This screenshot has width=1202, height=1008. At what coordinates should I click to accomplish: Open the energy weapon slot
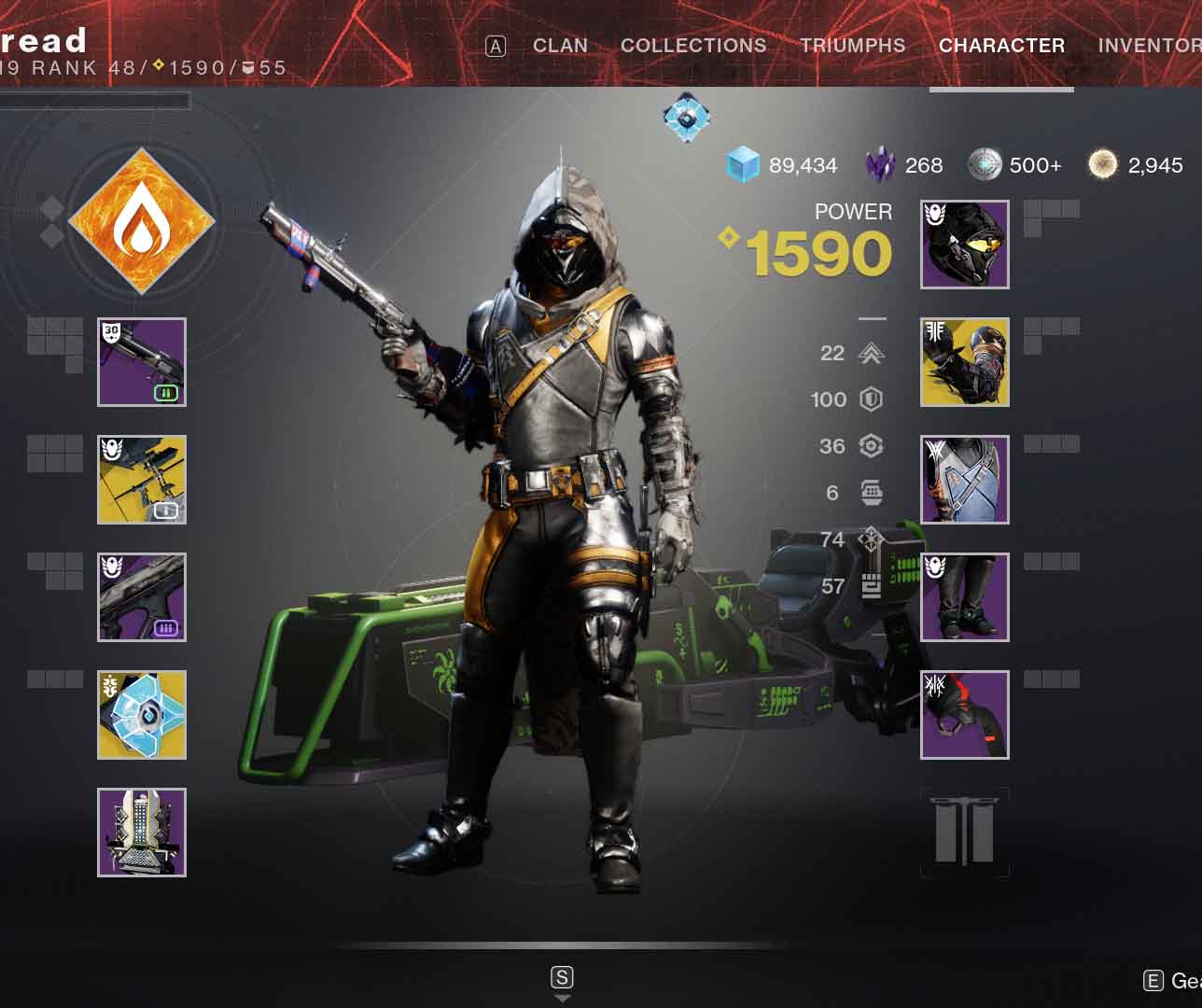tap(142, 481)
